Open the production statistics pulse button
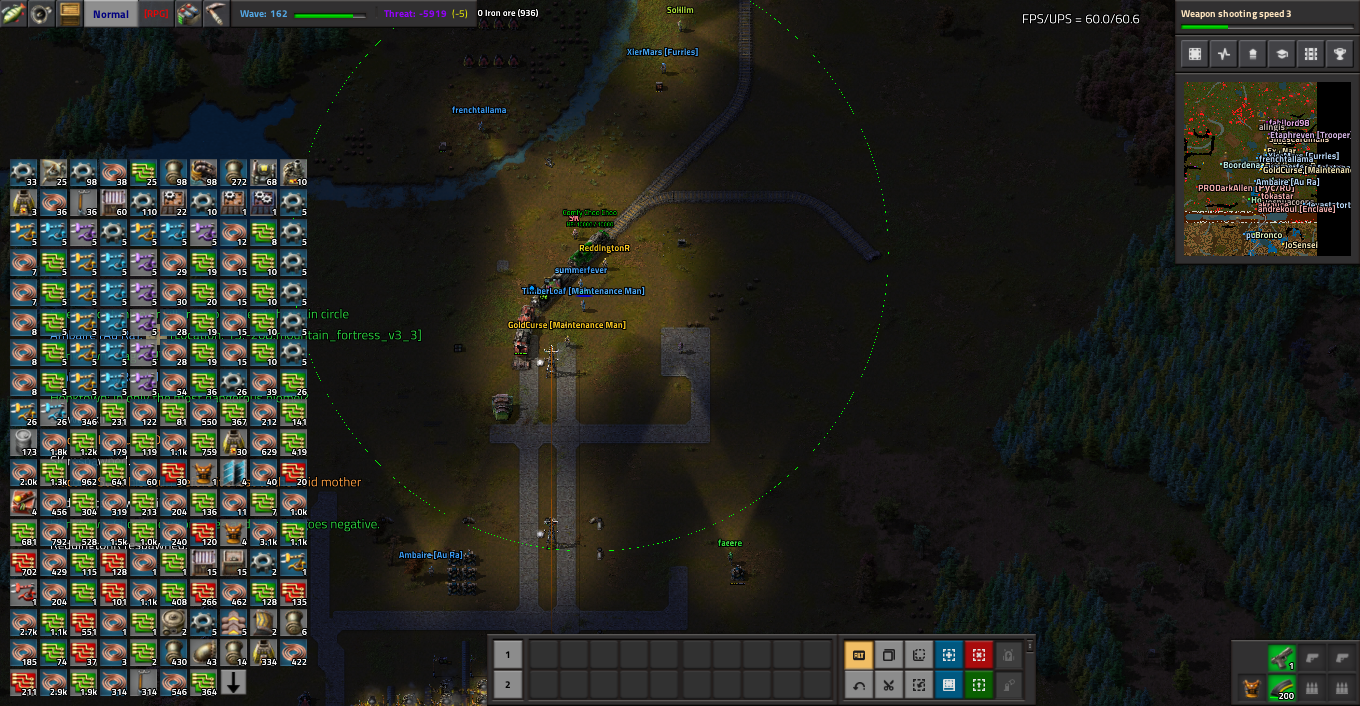Viewport: 1360px width, 706px height. point(1223,55)
